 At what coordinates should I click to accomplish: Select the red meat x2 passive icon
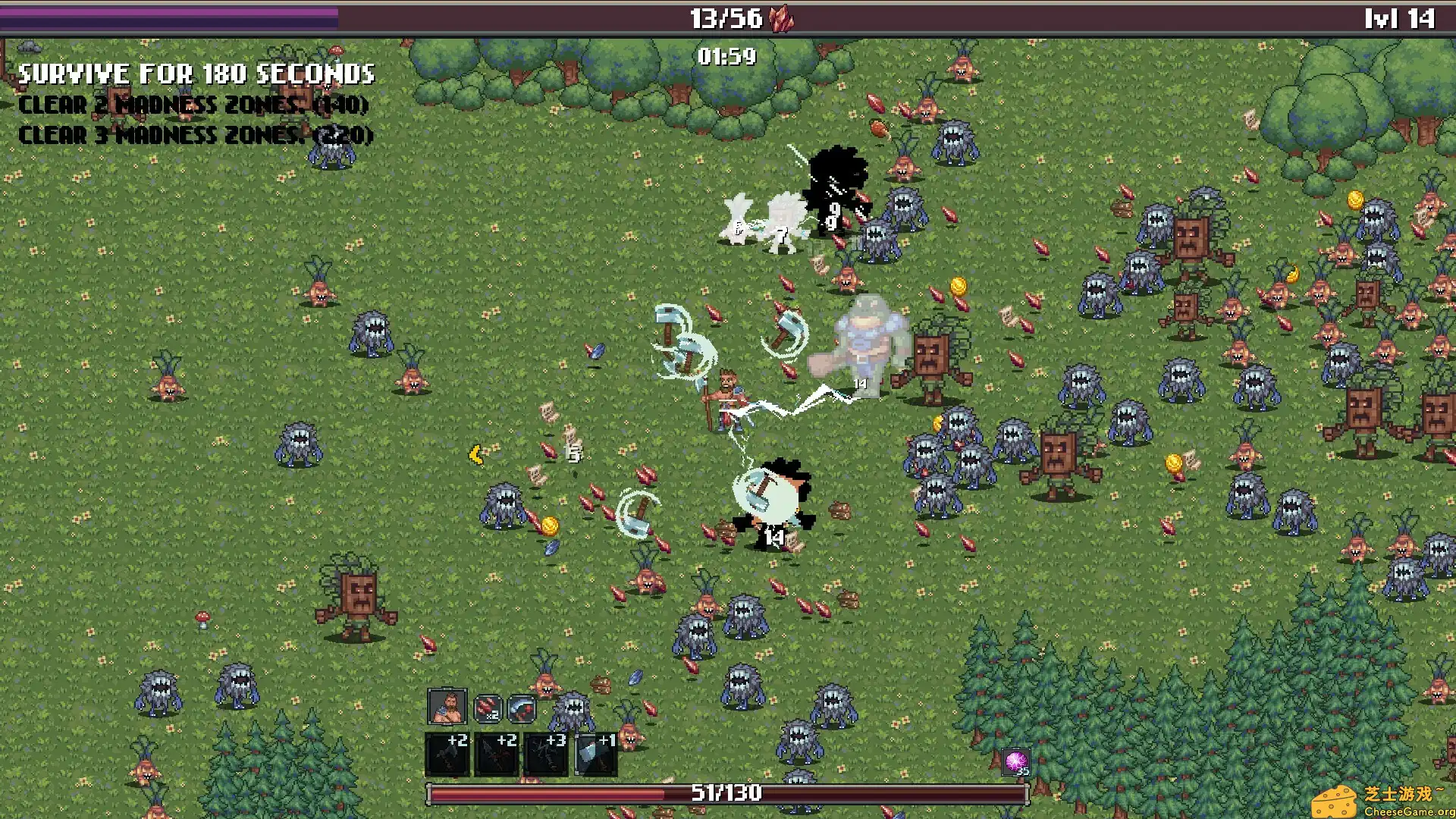[488, 709]
